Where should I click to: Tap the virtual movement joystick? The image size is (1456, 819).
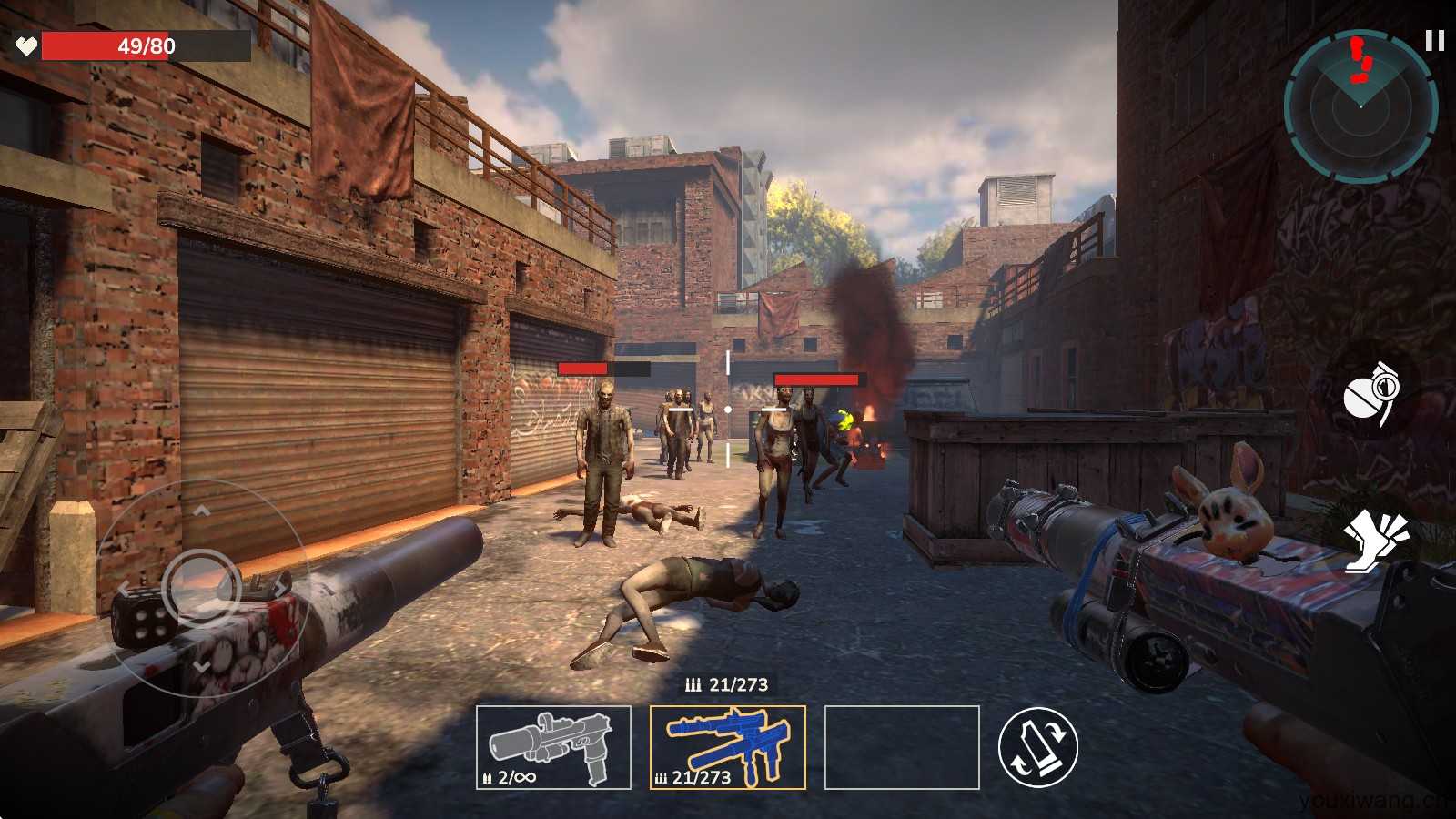201,587
